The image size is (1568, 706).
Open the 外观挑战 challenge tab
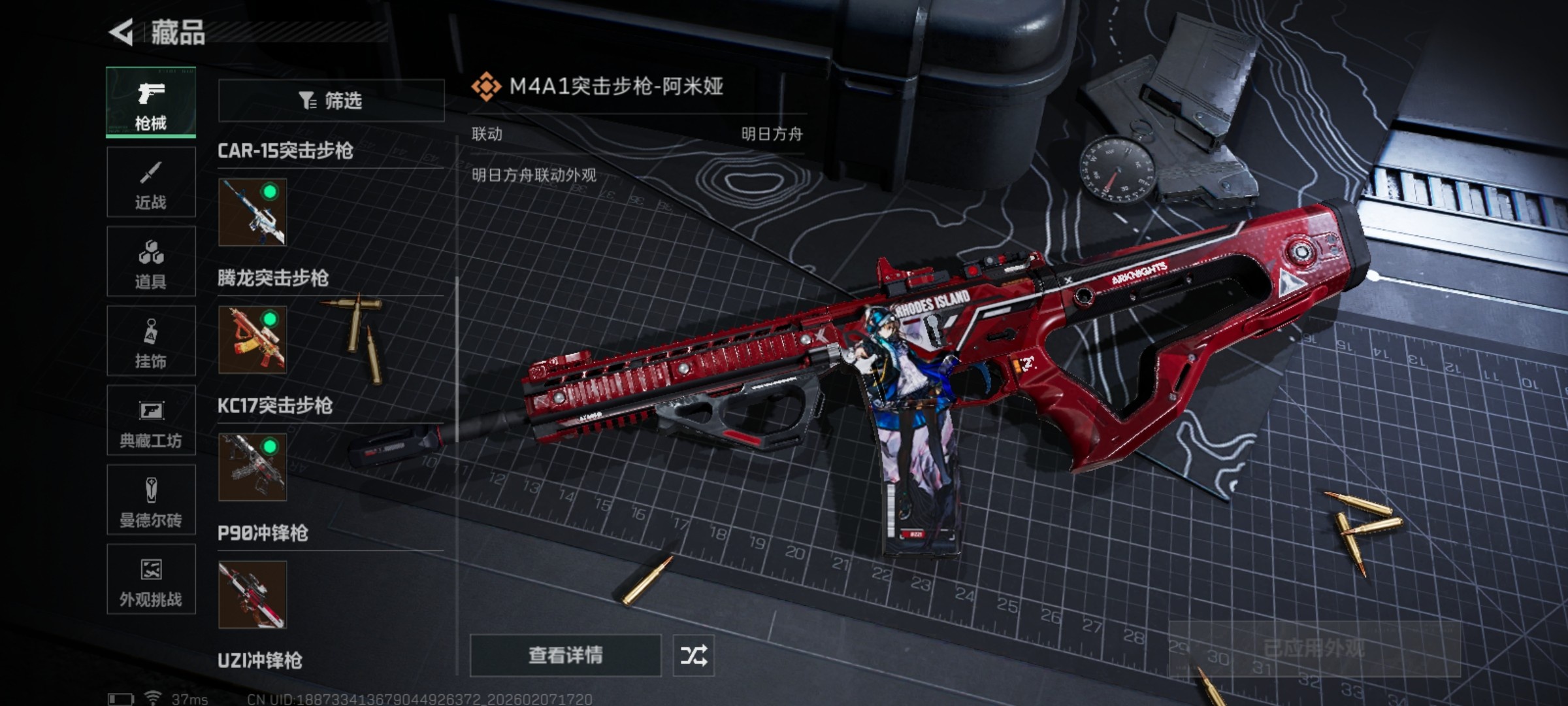coord(151,579)
